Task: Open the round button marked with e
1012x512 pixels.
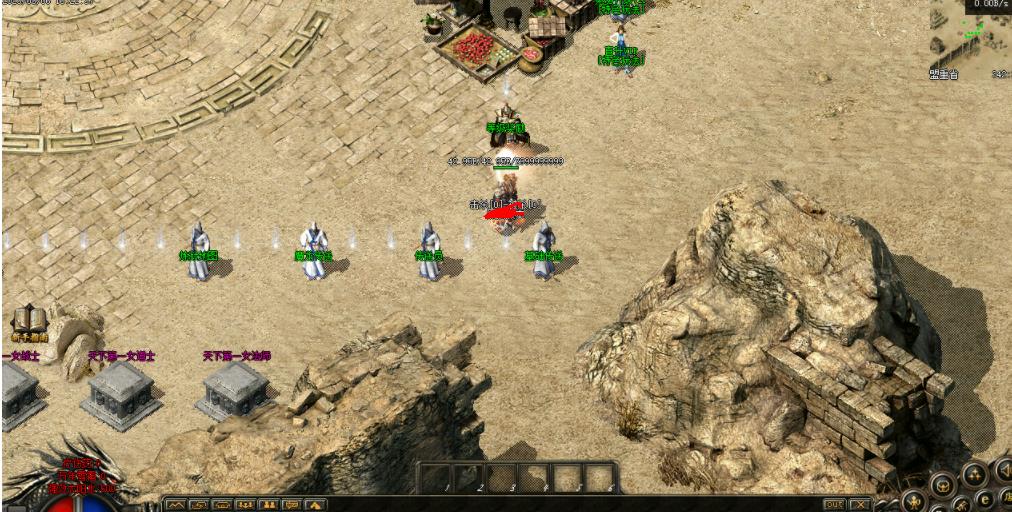Action: [986, 499]
